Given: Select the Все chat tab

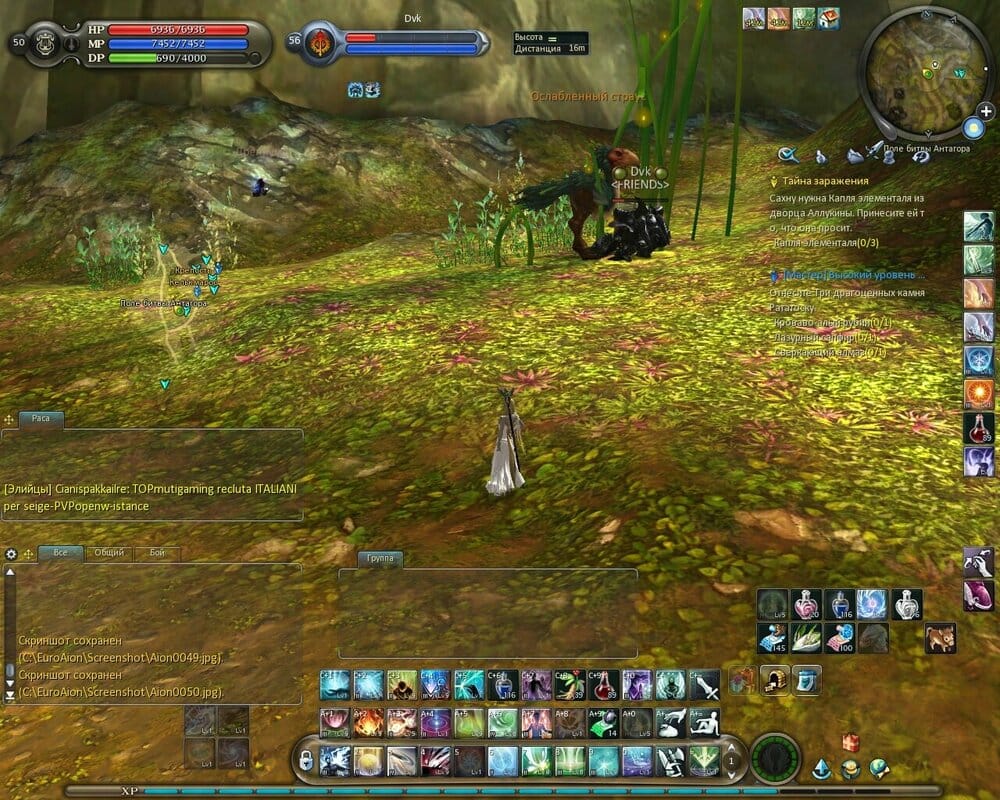Looking at the screenshot, I should coord(61,552).
